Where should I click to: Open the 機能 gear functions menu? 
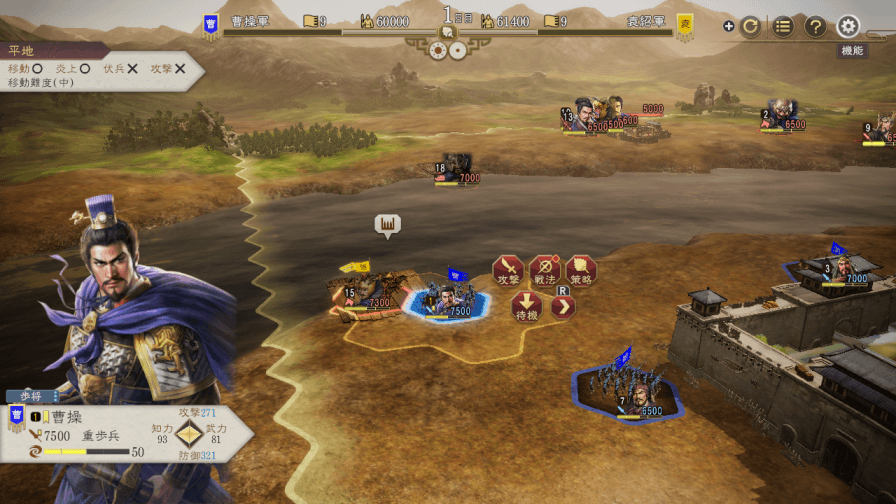click(x=849, y=27)
